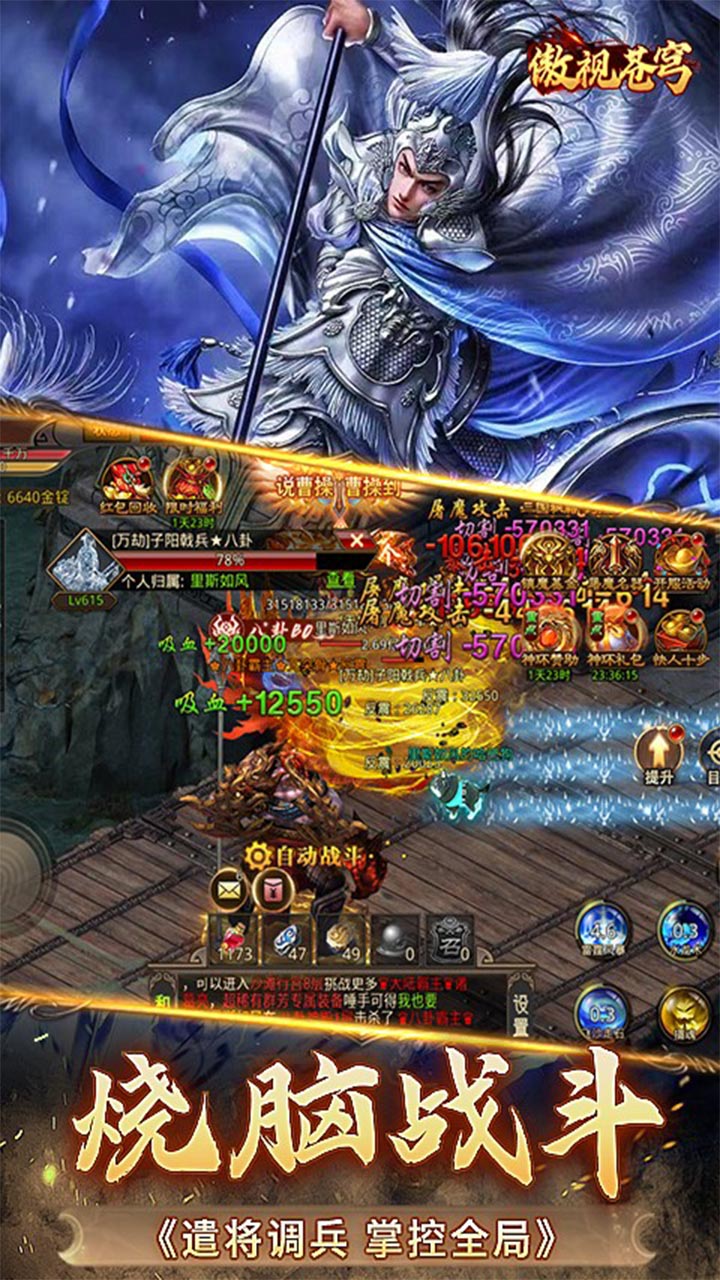Open the mail envelope icon
The height and width of the screenshot is (1280, 720).
(229, 888)
